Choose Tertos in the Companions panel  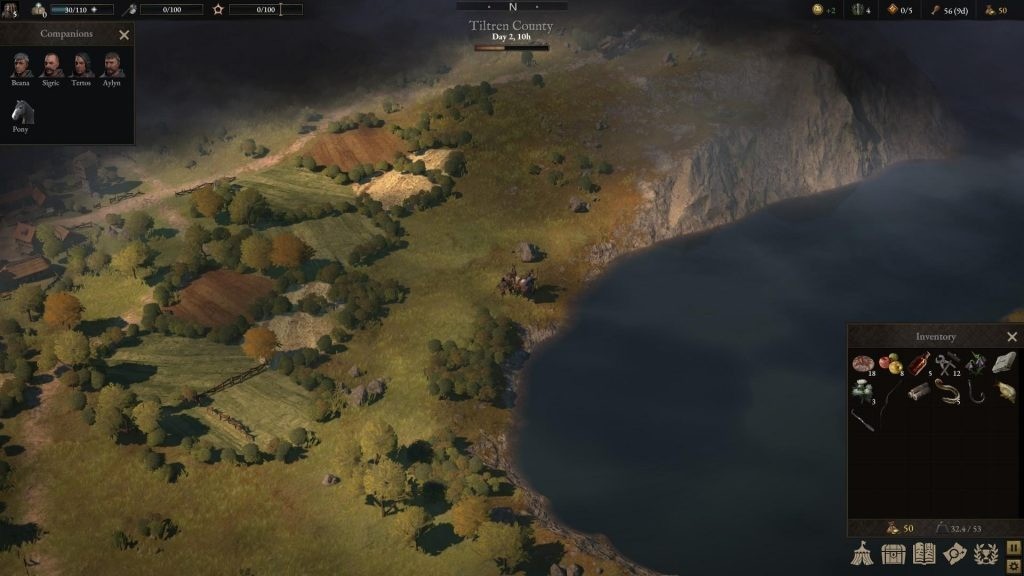point(81,65)
